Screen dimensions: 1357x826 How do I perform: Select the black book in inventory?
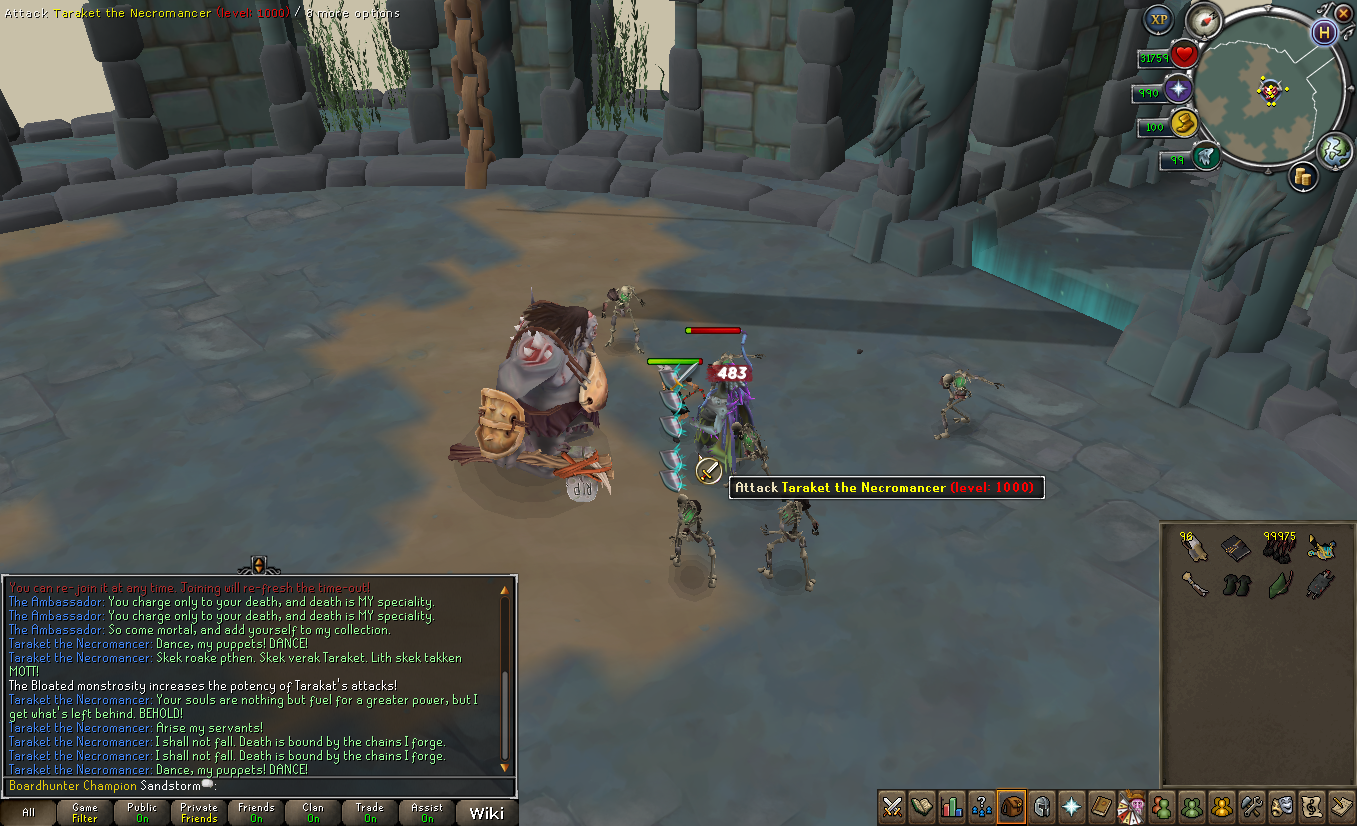click(1236, 547)
